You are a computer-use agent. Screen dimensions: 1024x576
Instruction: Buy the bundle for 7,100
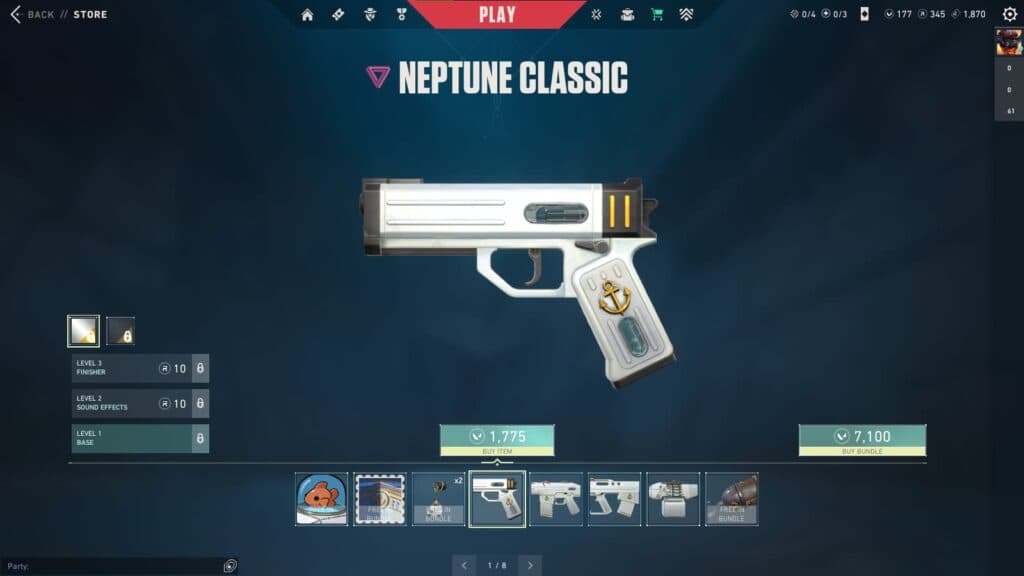(862, 440)
